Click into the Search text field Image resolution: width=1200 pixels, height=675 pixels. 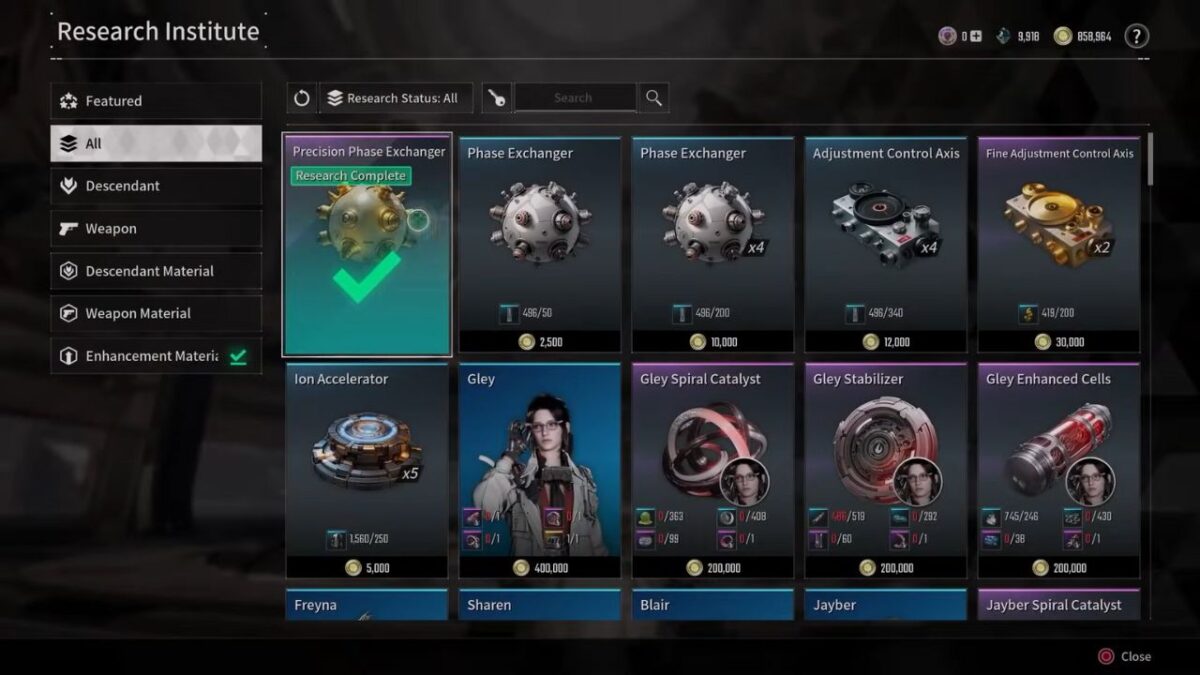point(573,98)
